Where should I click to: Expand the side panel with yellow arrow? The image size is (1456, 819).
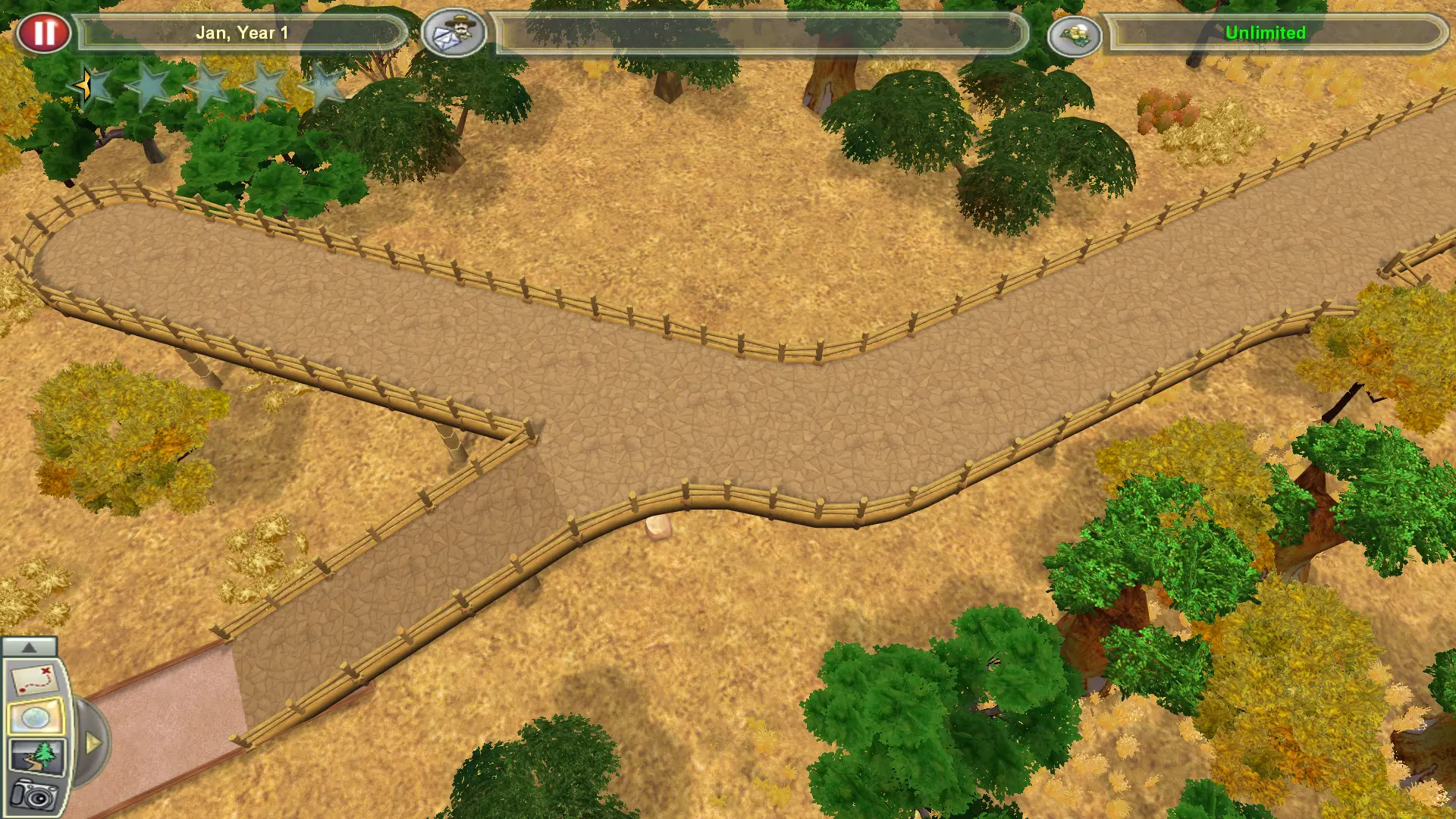(93, 742)
